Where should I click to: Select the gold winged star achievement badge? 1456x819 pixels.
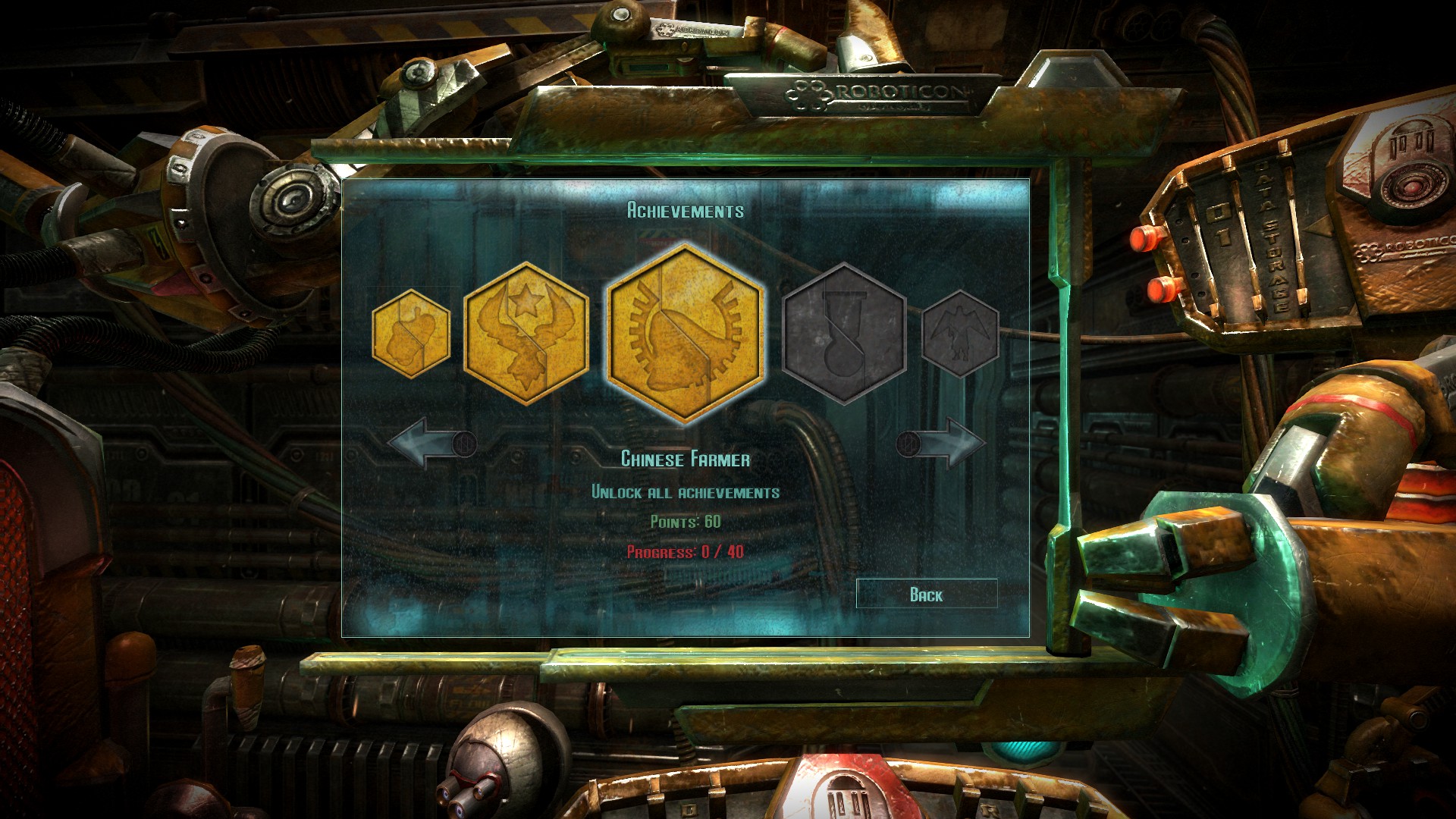pos(526,334)
